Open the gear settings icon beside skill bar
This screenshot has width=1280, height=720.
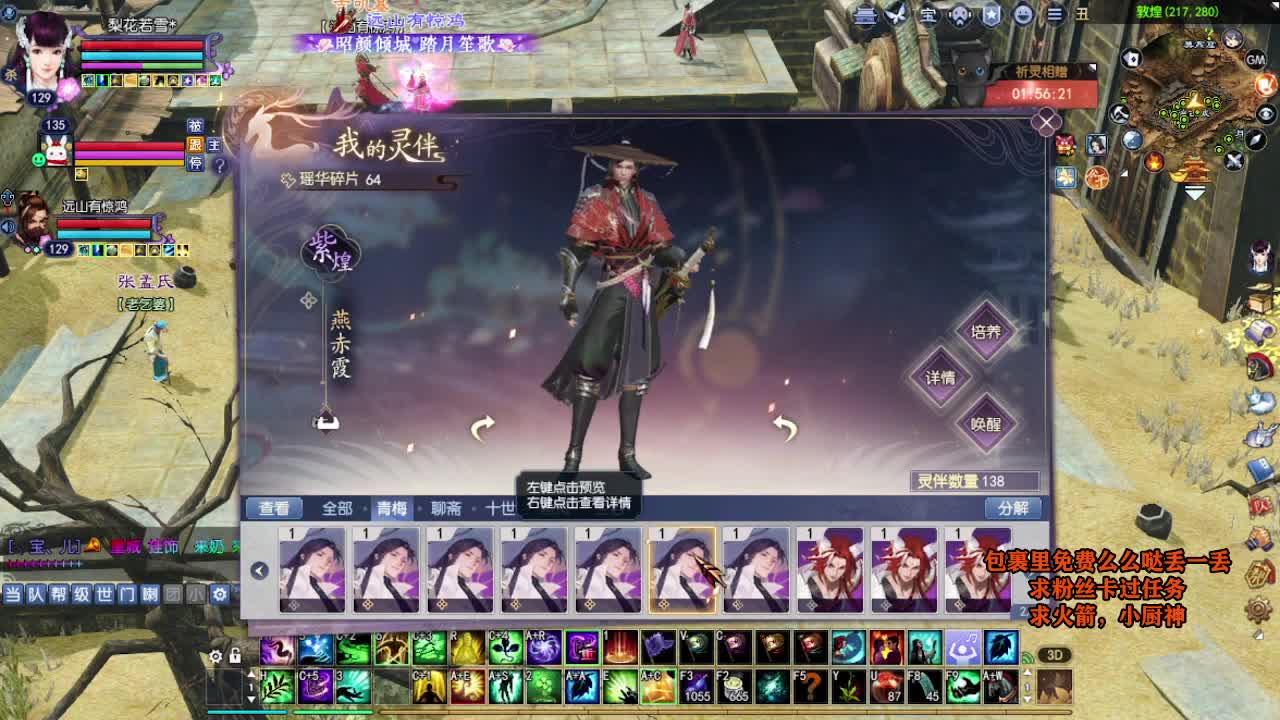tap(216, 655)
